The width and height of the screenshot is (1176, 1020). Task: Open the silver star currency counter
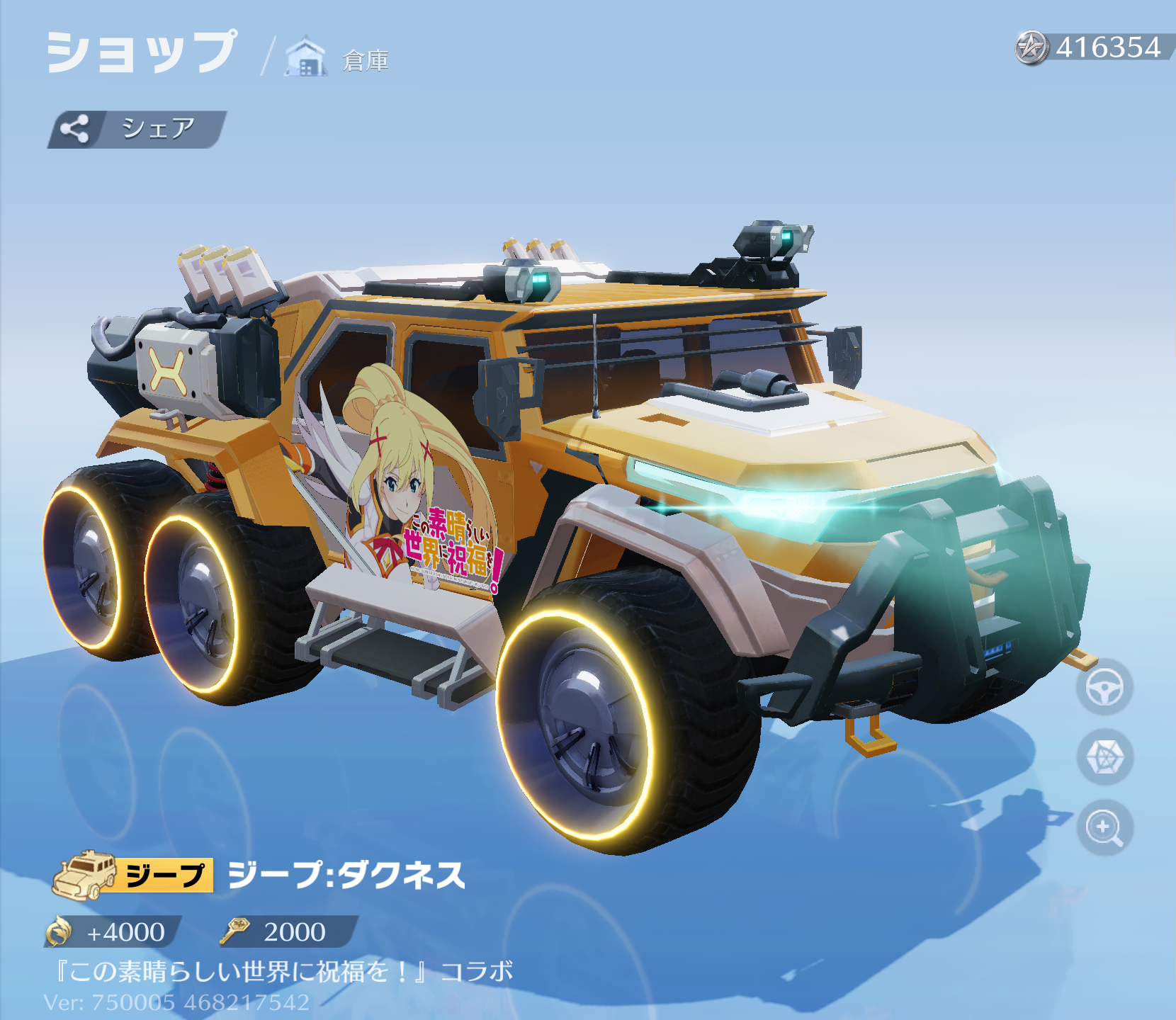tap(1093, 47)
